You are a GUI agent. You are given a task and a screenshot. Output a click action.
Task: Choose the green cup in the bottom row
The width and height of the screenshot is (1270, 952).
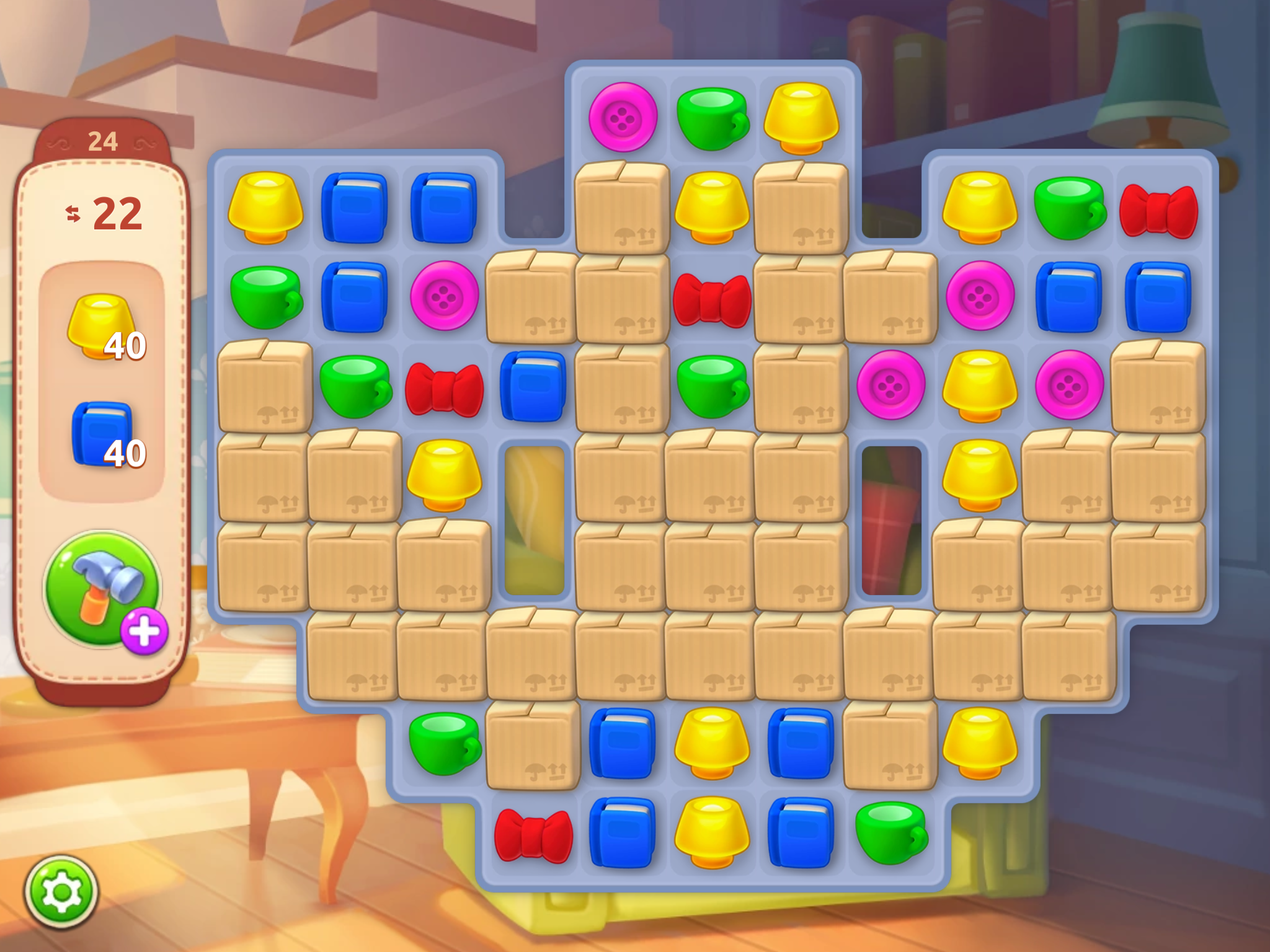(x=890, y=832)
